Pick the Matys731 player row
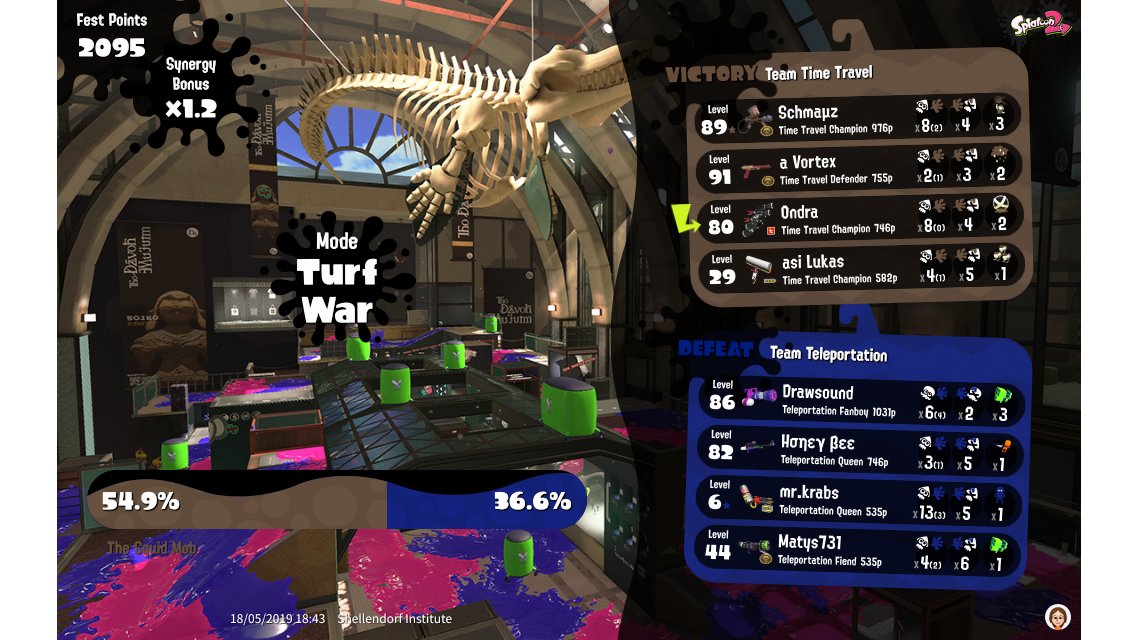Viewport: 1138px width, 640px height. coord(860,550)
